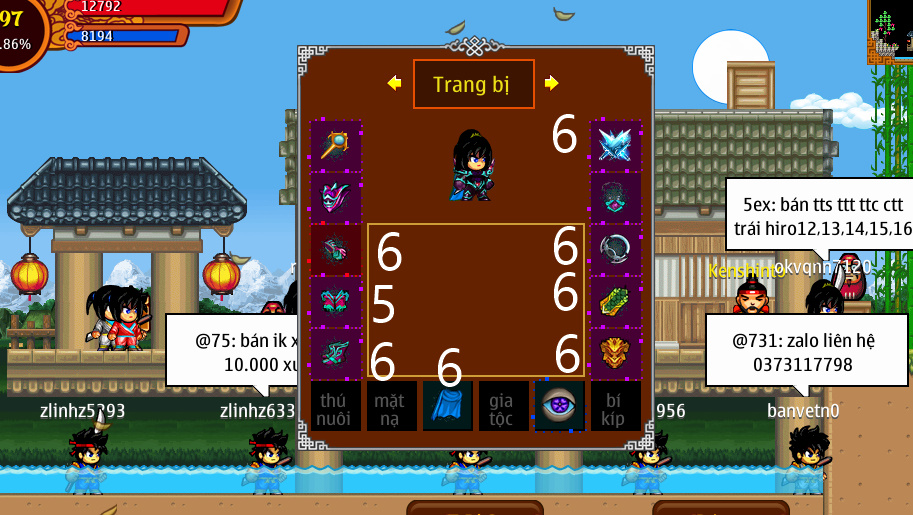Select the green jade charm slot

[615, 302]
